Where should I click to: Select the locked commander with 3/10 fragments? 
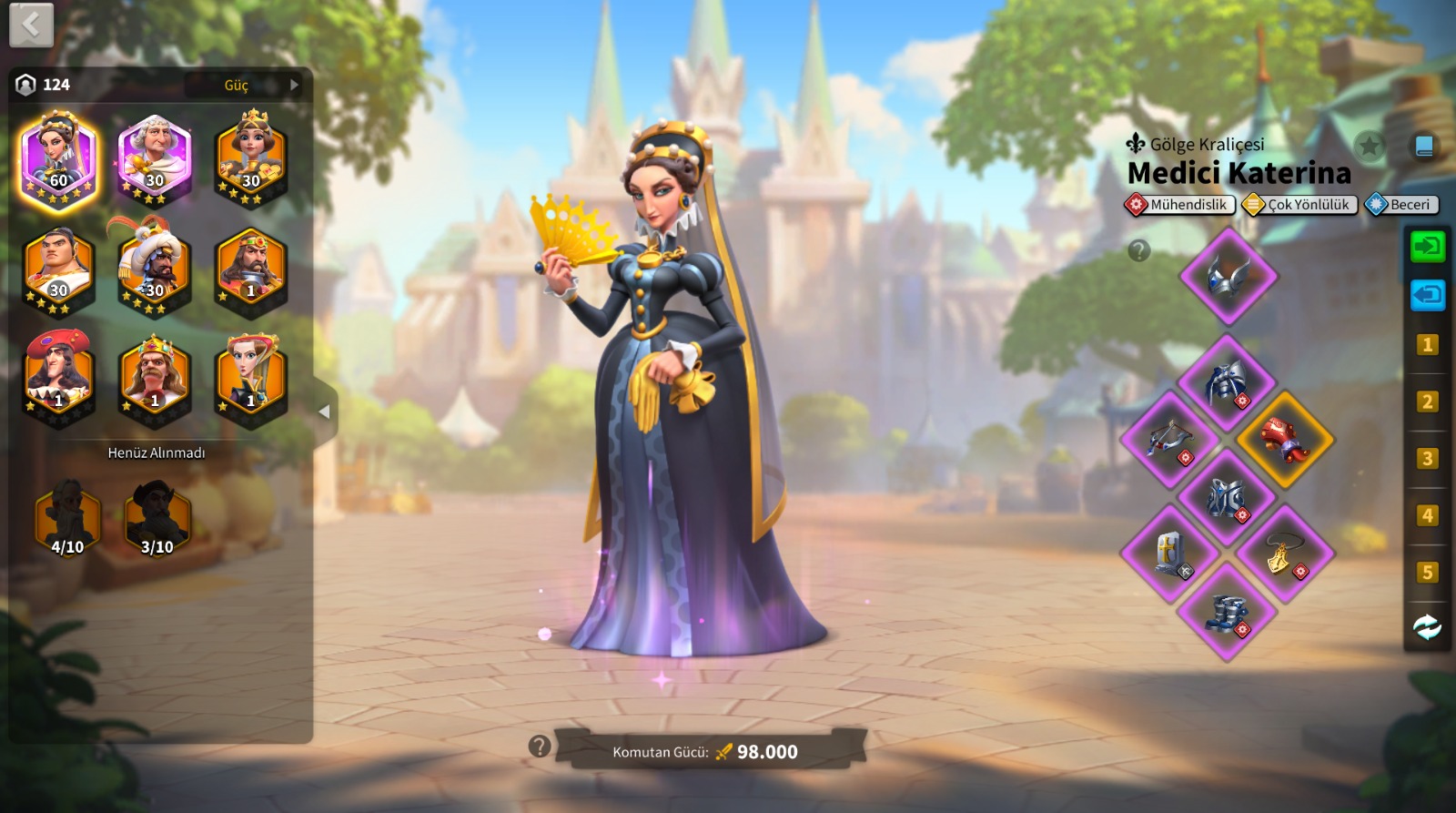157,519
